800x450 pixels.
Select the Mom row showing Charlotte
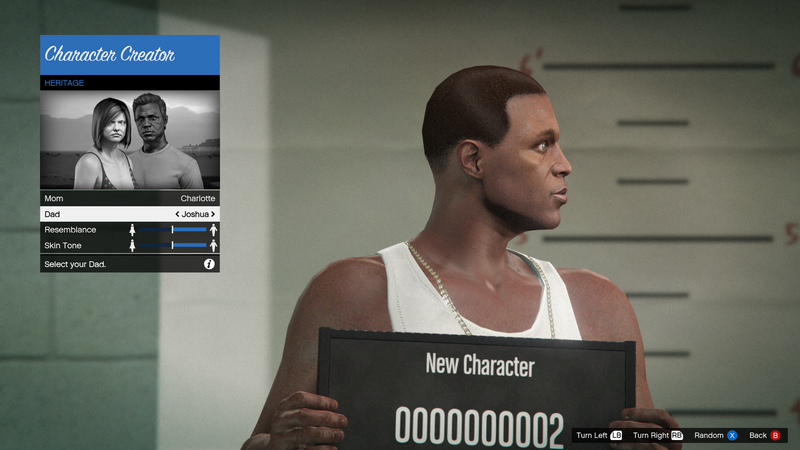coord(129,199)
